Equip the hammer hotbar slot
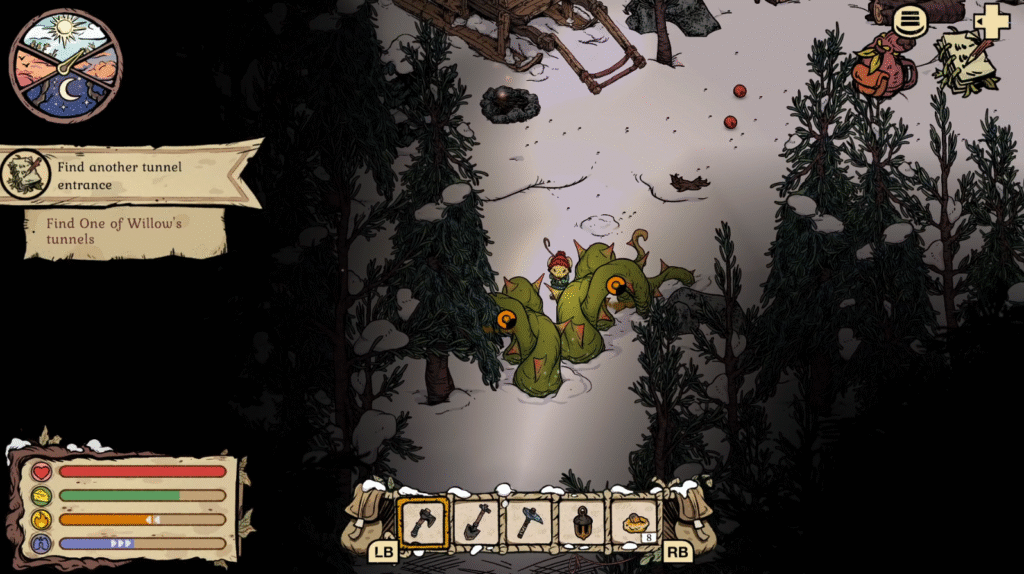This screenshot has width=1024, height=574. point(529,521)
